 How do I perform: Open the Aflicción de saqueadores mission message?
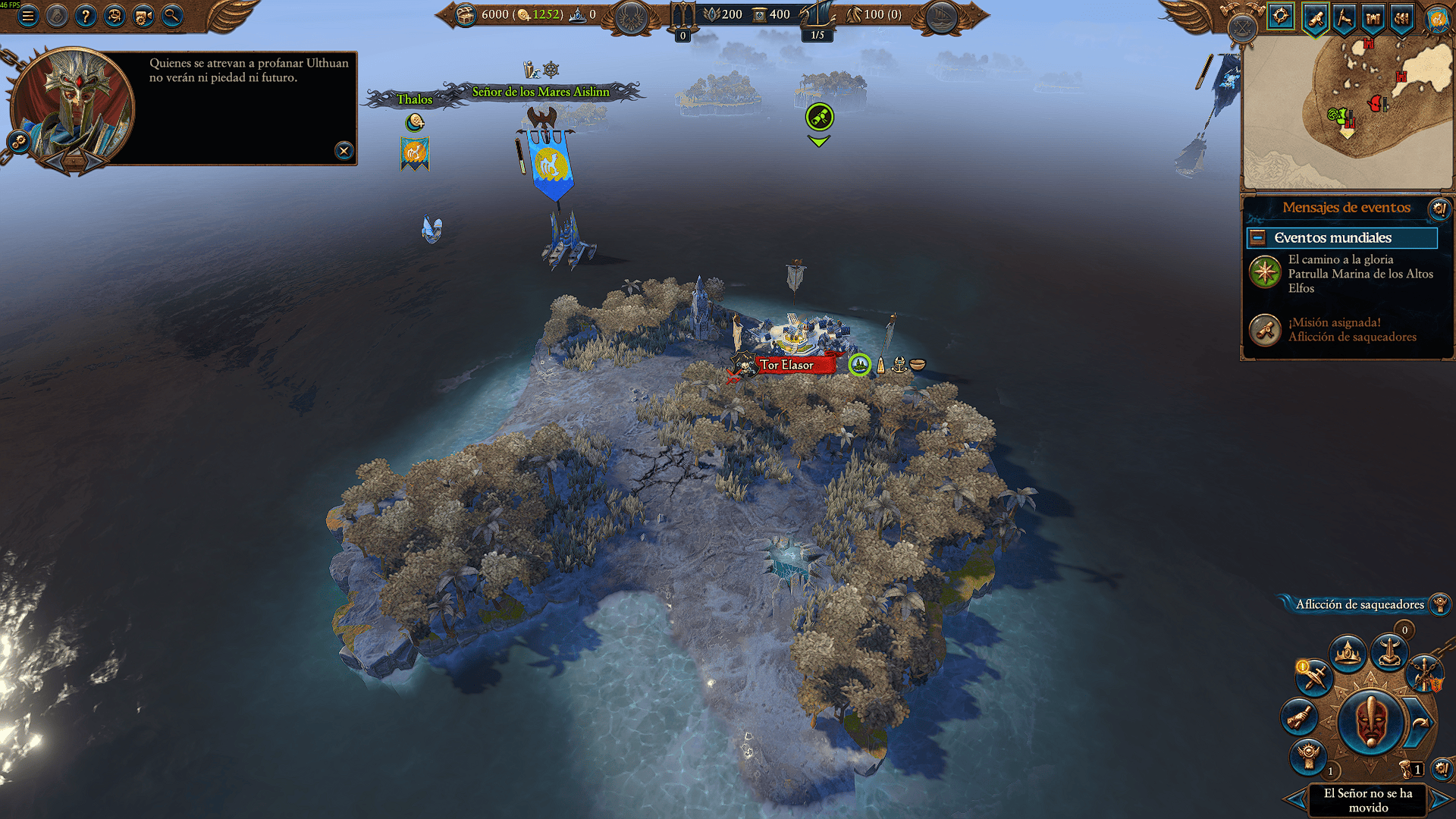click(x=1341, y=330)
